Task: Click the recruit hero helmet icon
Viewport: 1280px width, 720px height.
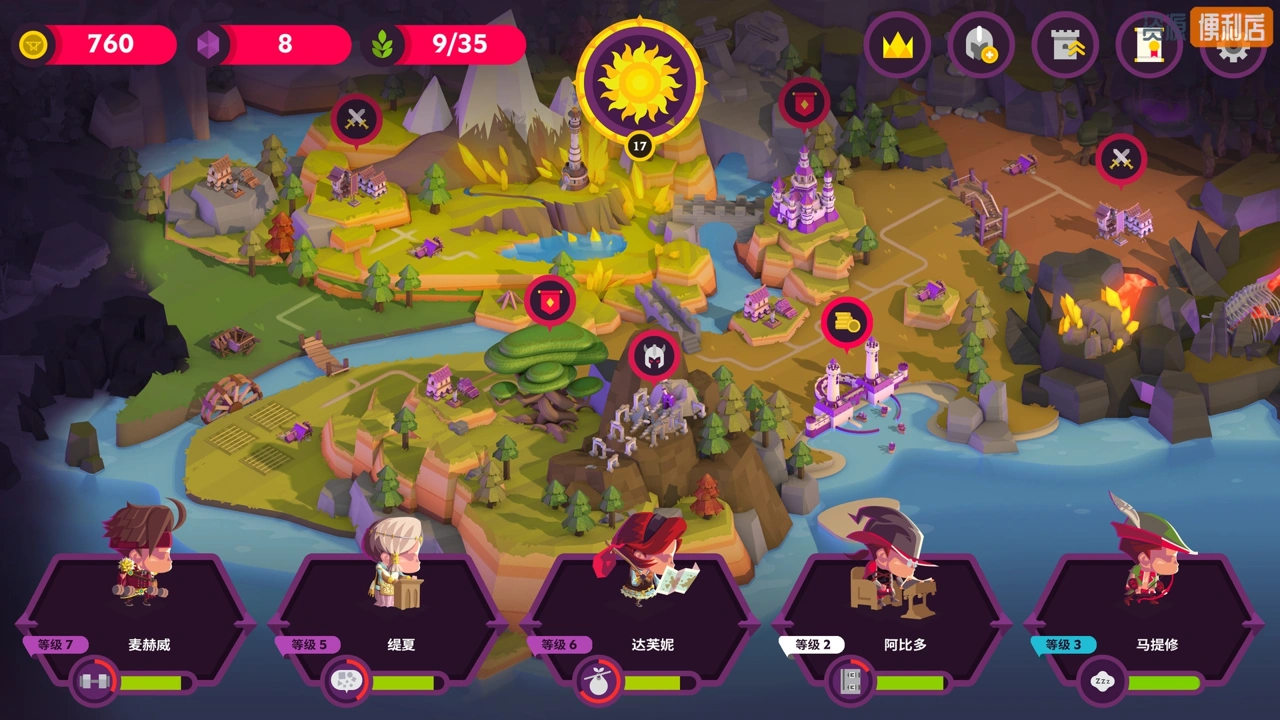Action: click(x=981, y=45)
